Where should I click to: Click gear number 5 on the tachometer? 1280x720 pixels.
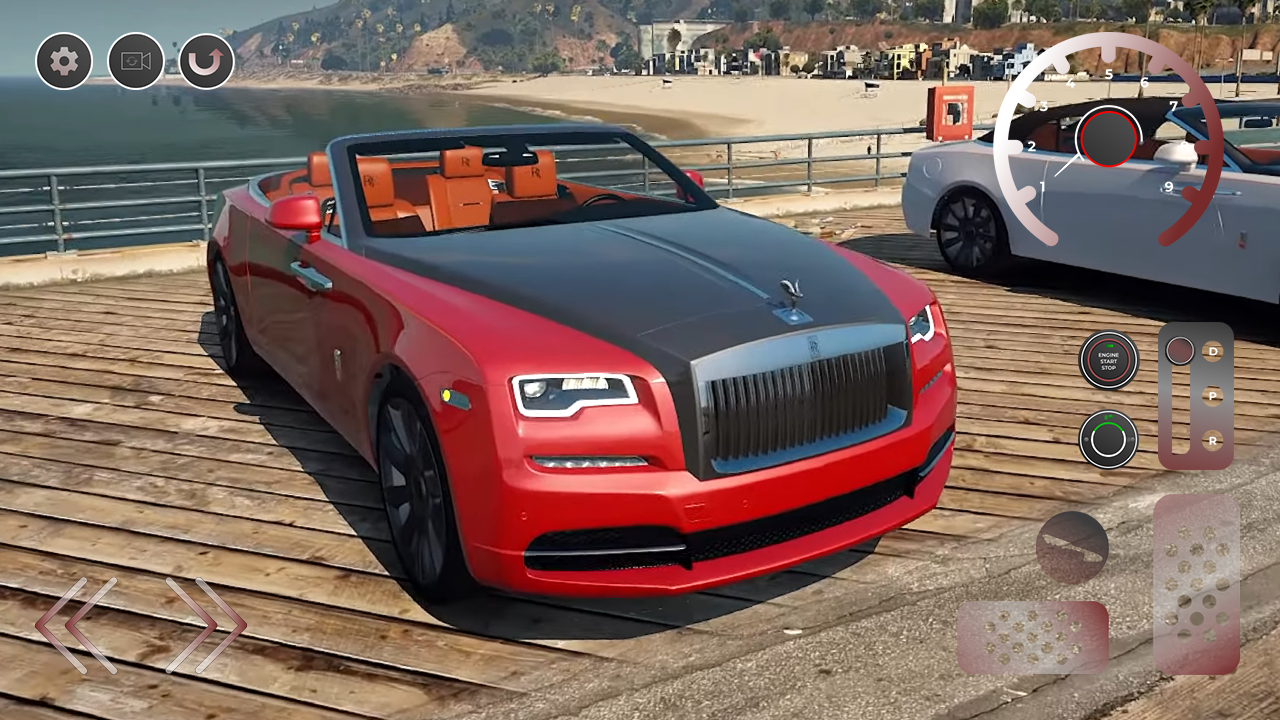1110,73
